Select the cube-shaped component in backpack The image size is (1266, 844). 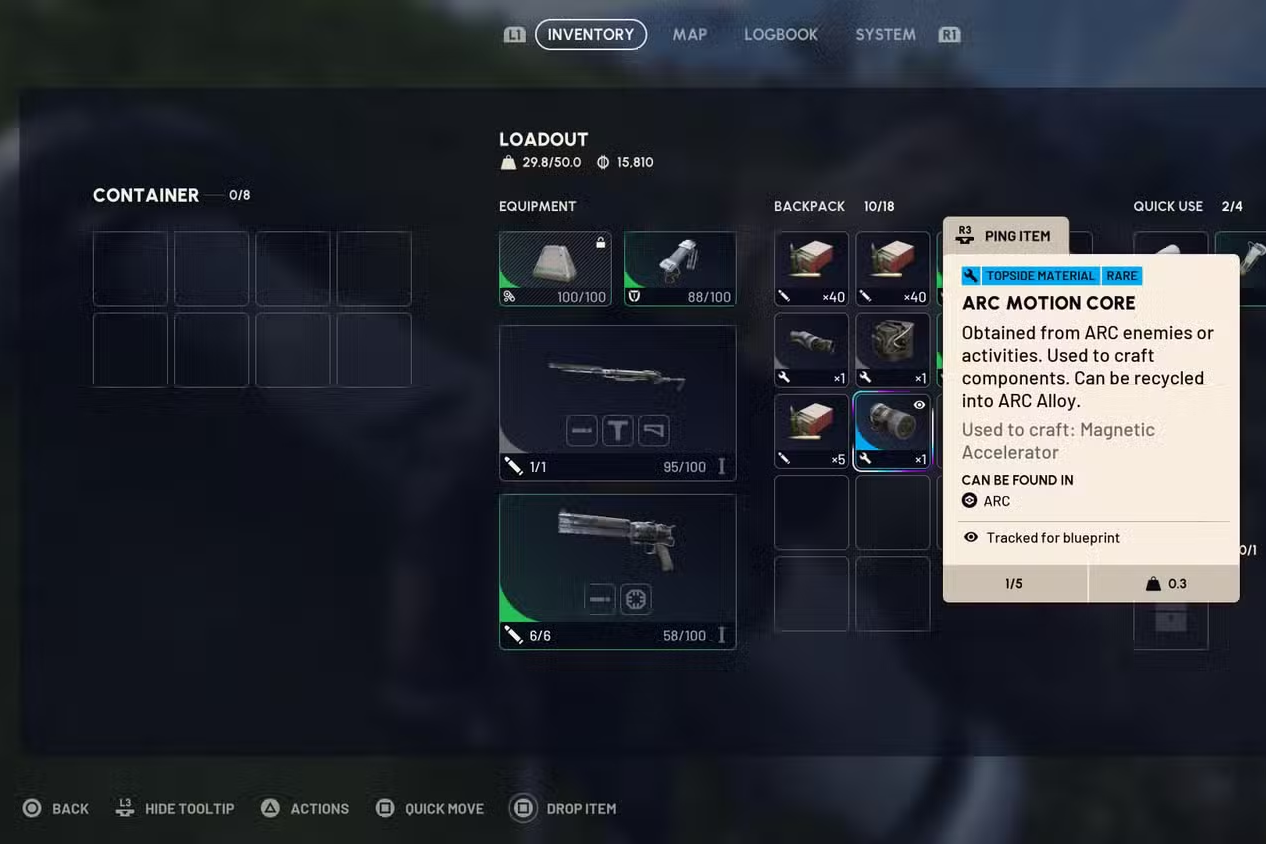coord(892,350)
